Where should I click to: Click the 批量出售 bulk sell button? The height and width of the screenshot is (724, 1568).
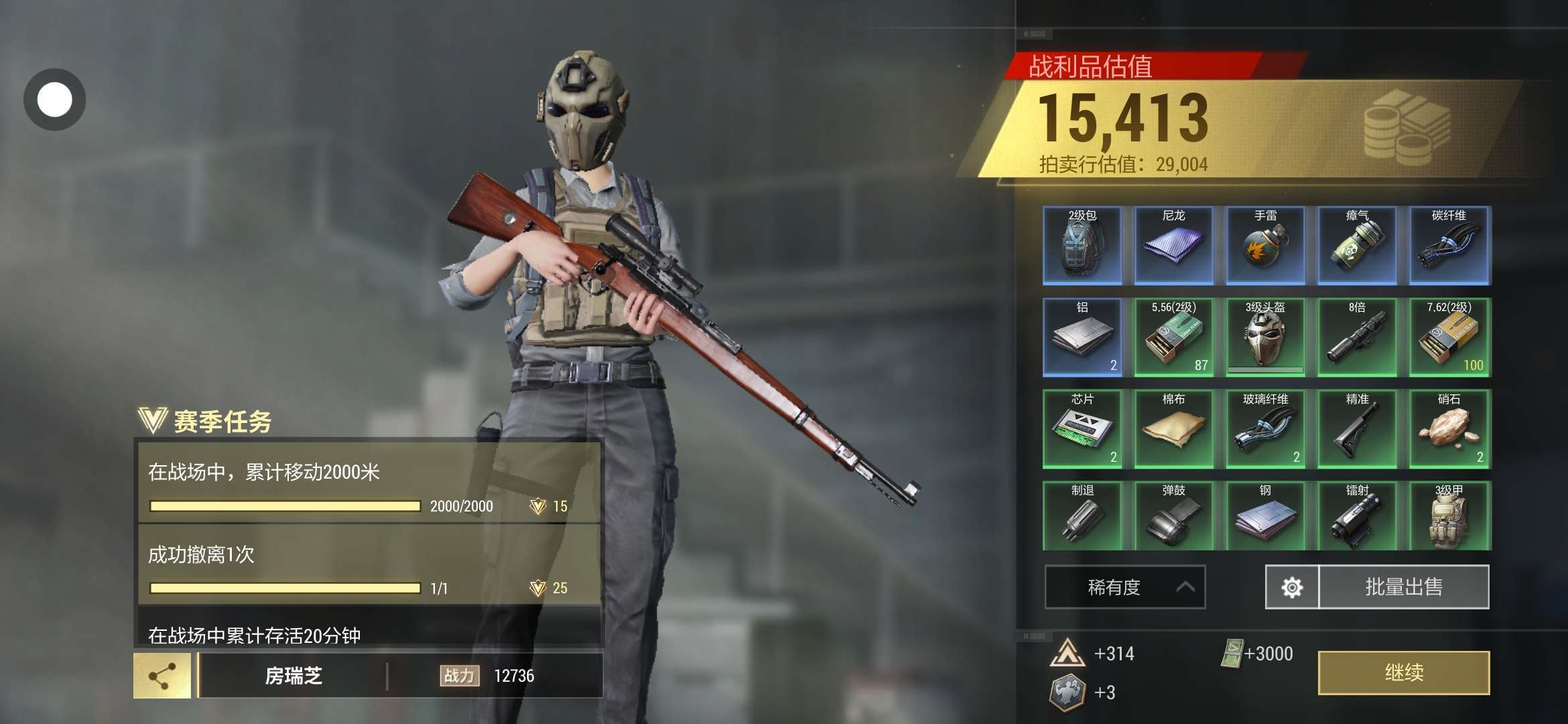1404,587
